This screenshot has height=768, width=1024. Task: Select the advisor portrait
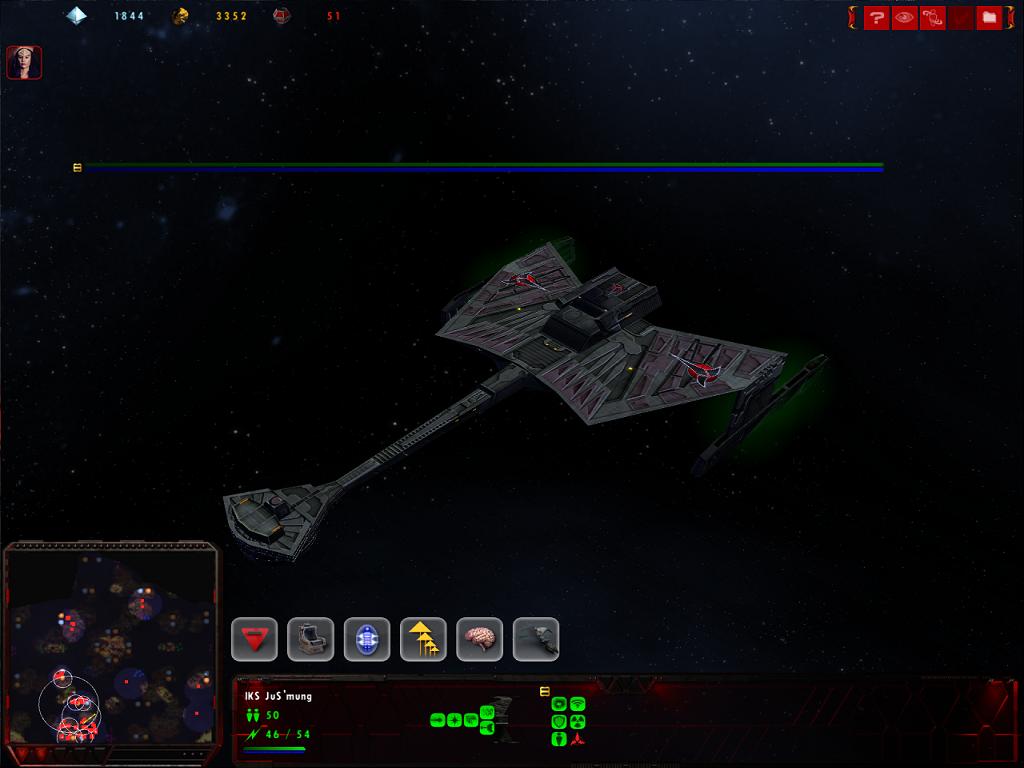point(24,62)
